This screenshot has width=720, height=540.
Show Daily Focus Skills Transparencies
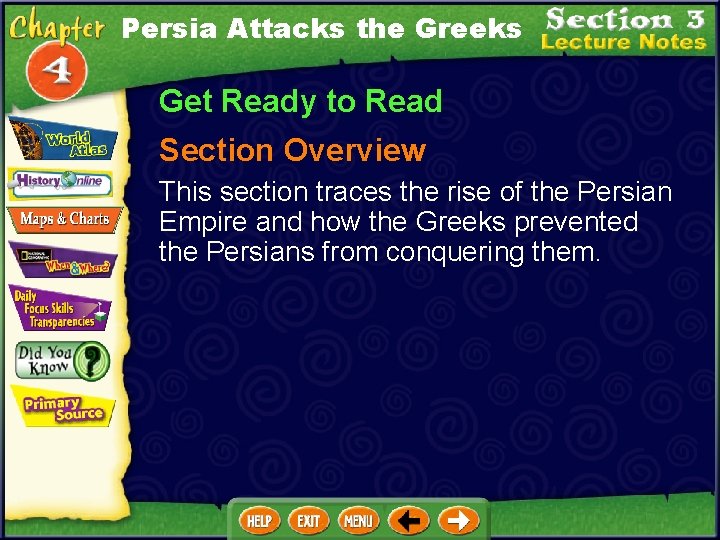(x=58, y=308)
